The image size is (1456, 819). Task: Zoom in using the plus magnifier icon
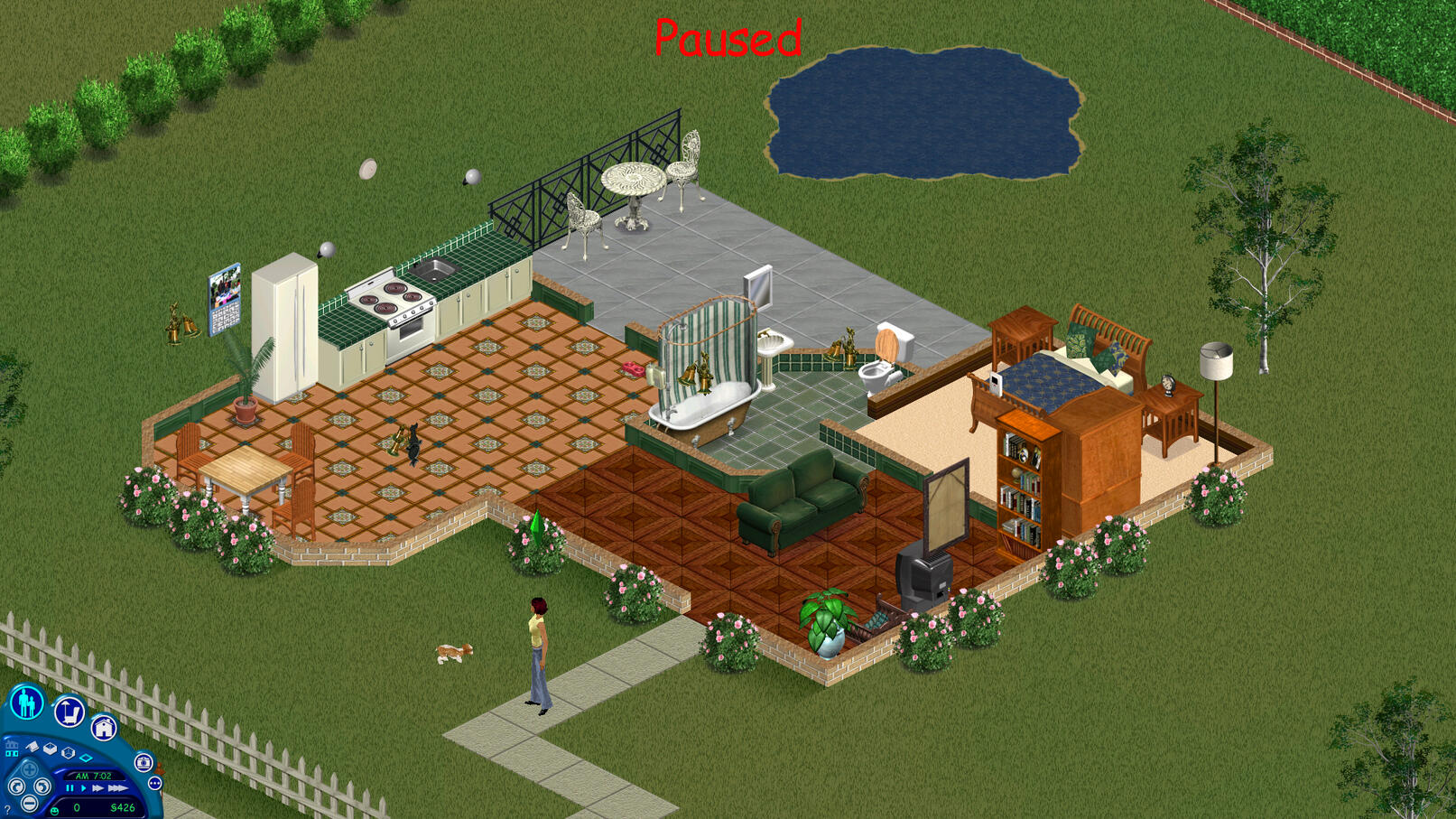click(30, 768)
